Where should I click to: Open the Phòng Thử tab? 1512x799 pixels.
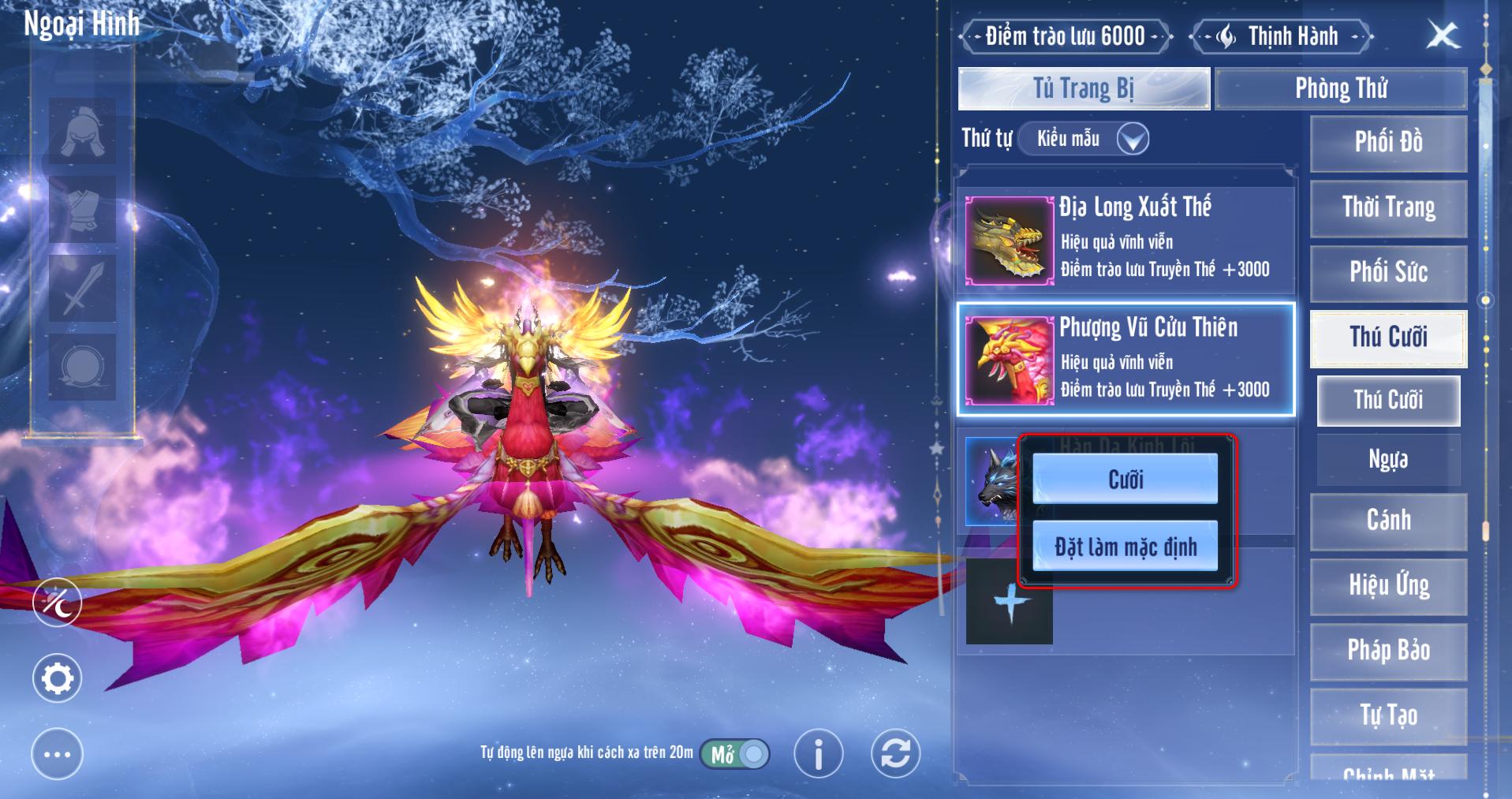click(x=1341, y=88)
